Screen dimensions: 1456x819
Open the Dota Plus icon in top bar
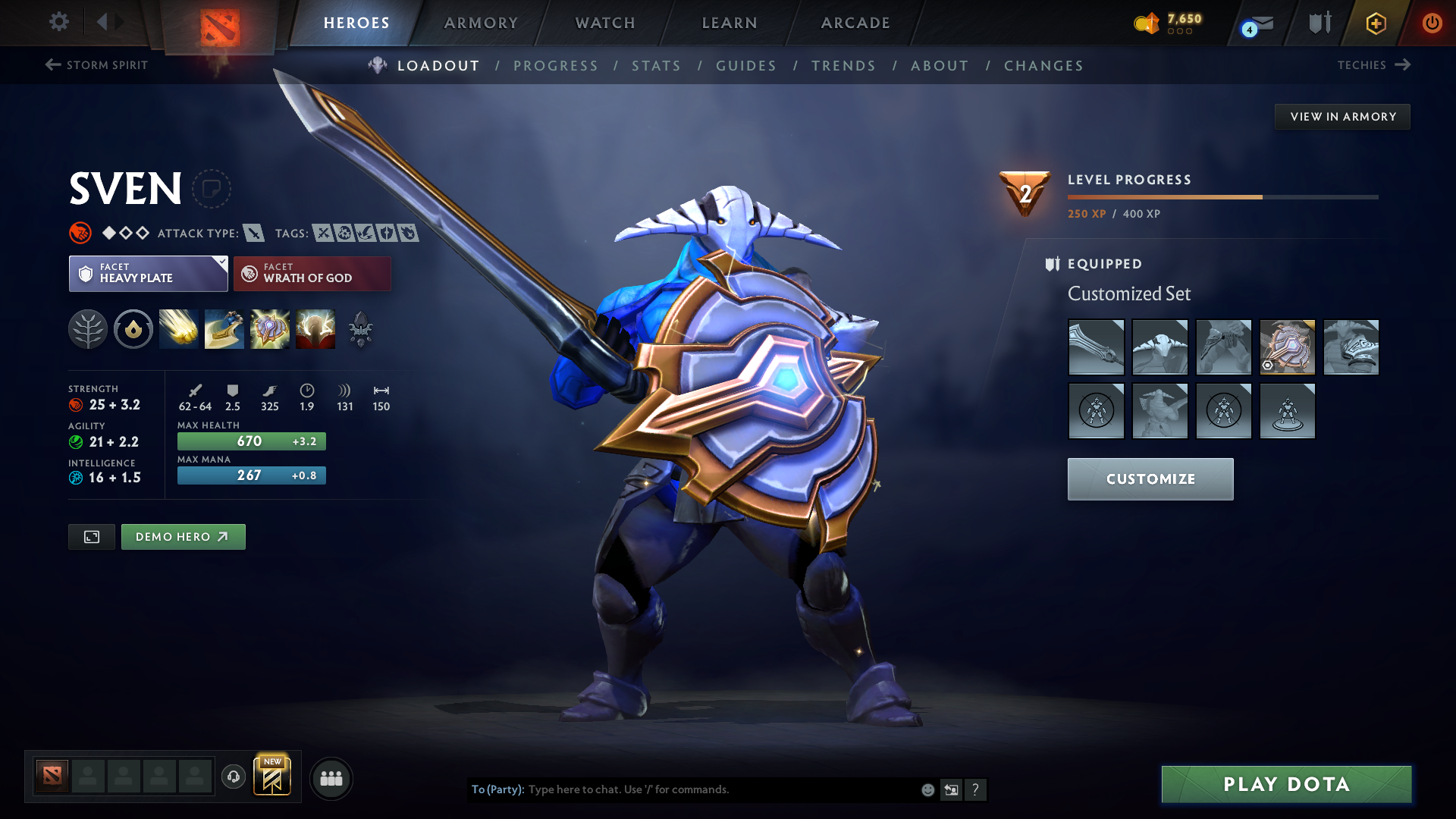coord(1375,23)
